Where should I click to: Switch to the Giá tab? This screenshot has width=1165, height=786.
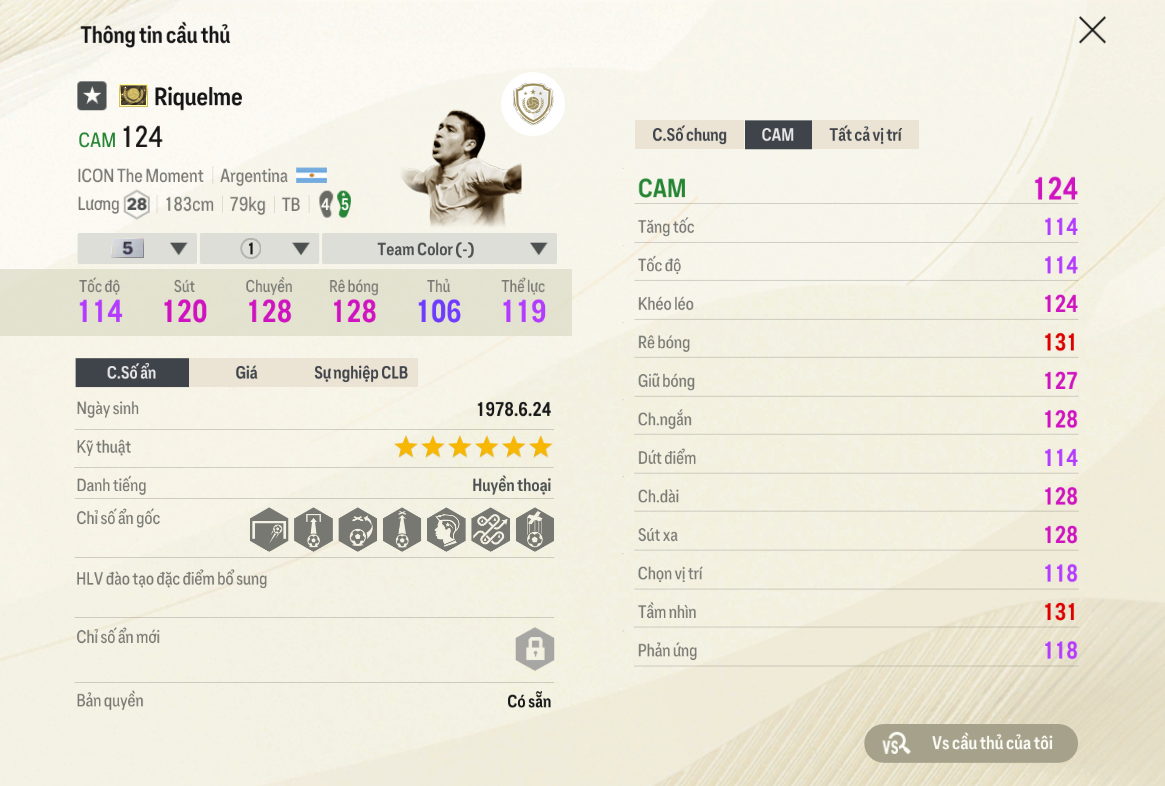pos(246,373)
